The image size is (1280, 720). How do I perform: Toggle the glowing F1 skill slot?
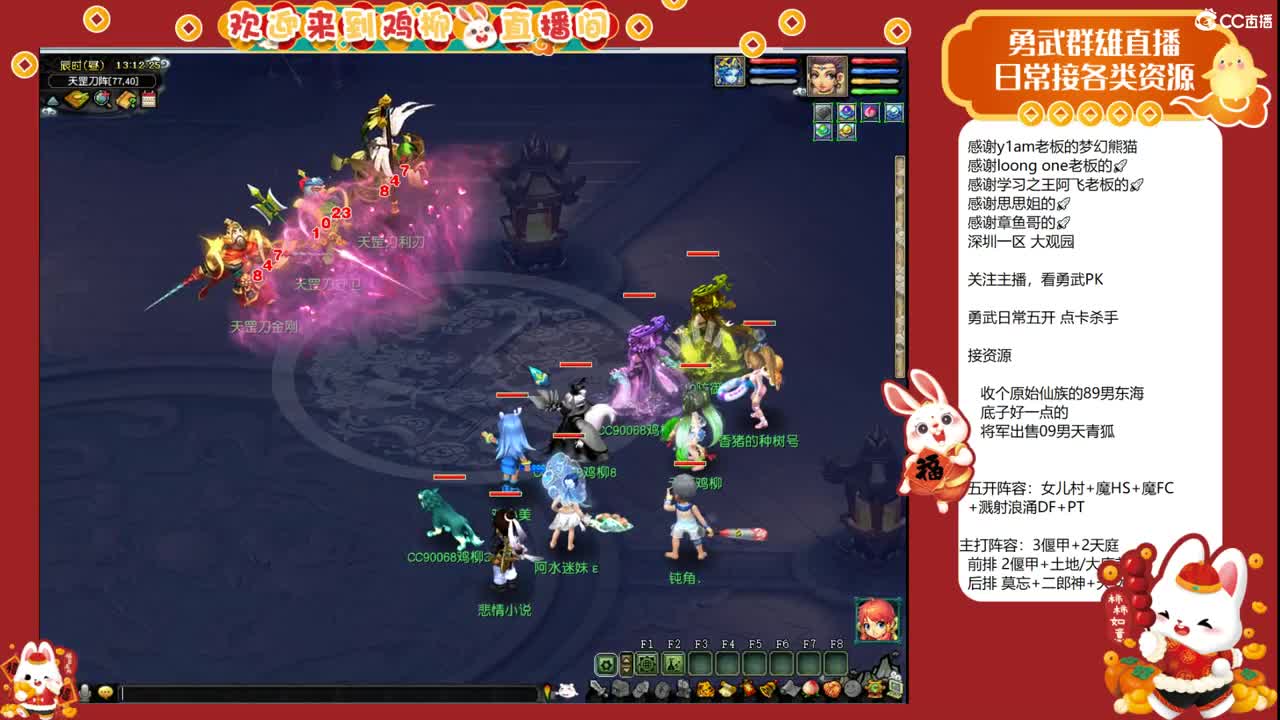[x=647, y=662]
